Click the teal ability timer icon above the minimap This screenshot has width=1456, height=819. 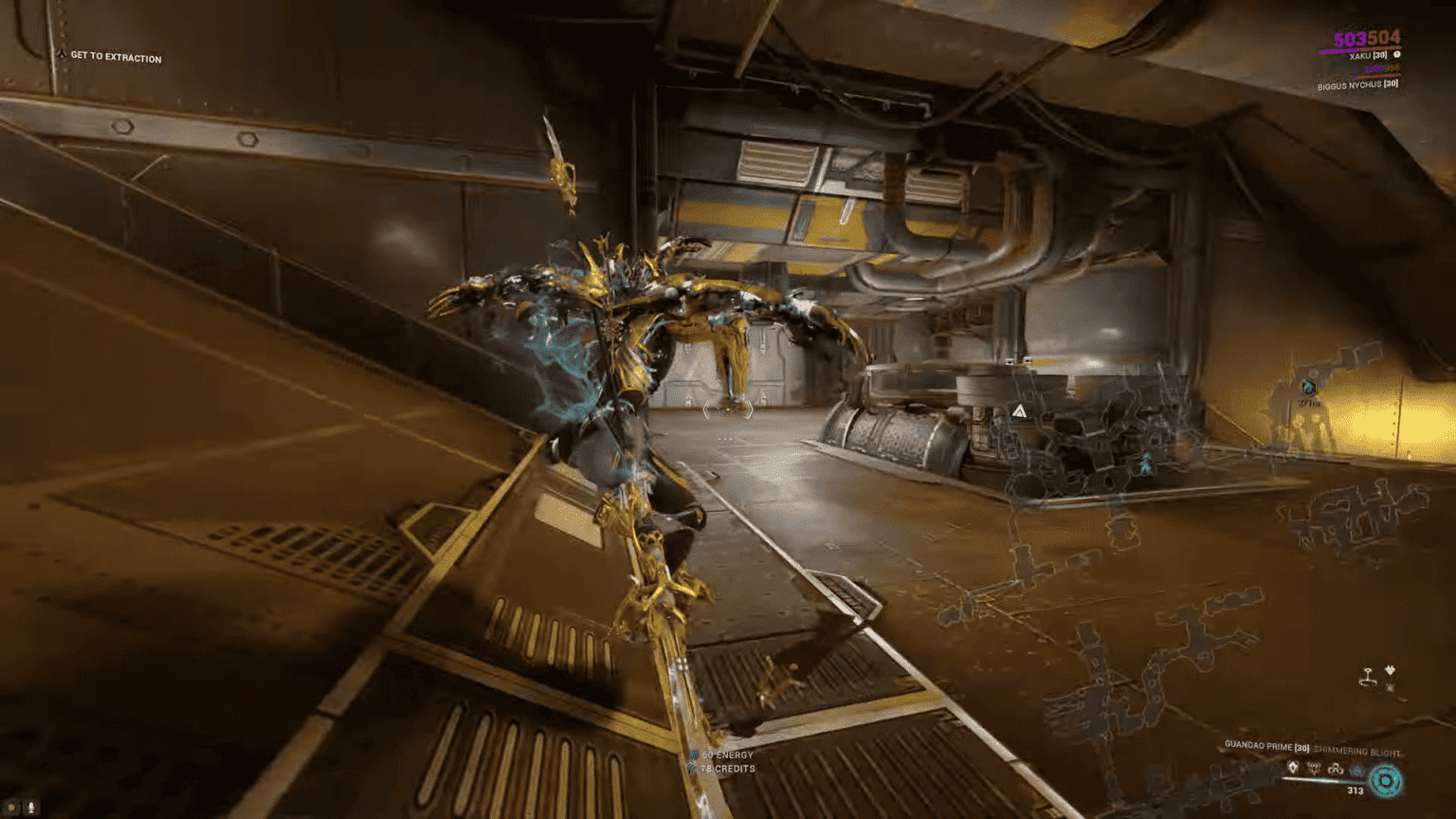(x=1309, y=387)
